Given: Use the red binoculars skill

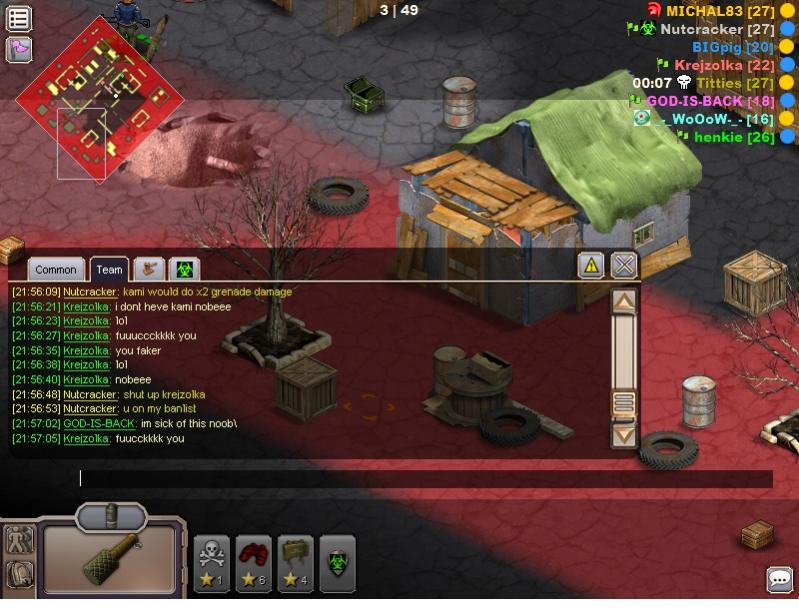Looking at the screenshot, I should point(254,563).
